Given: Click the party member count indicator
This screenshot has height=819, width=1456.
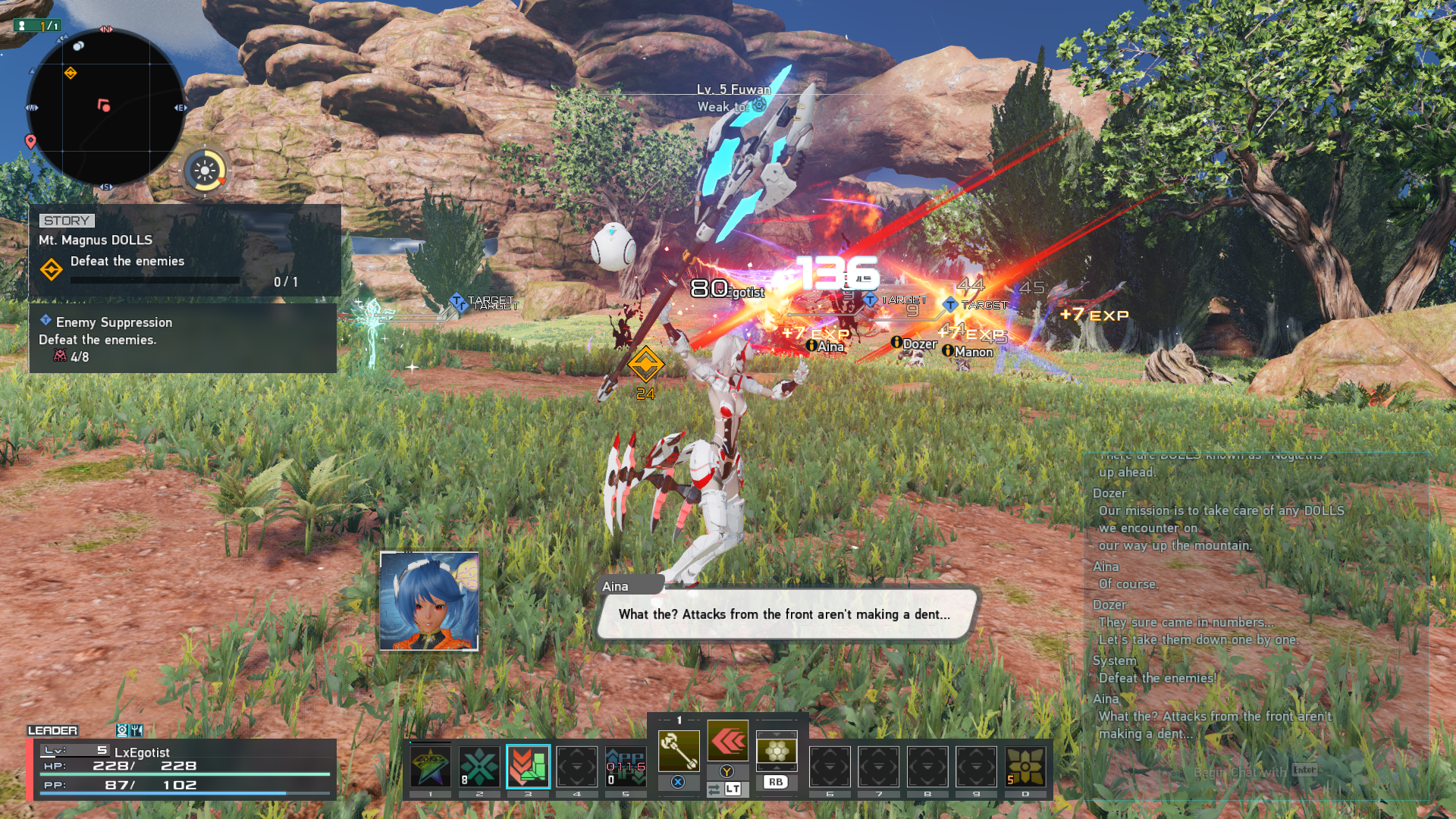Looking at the screenshot, I should click(38, 26).
